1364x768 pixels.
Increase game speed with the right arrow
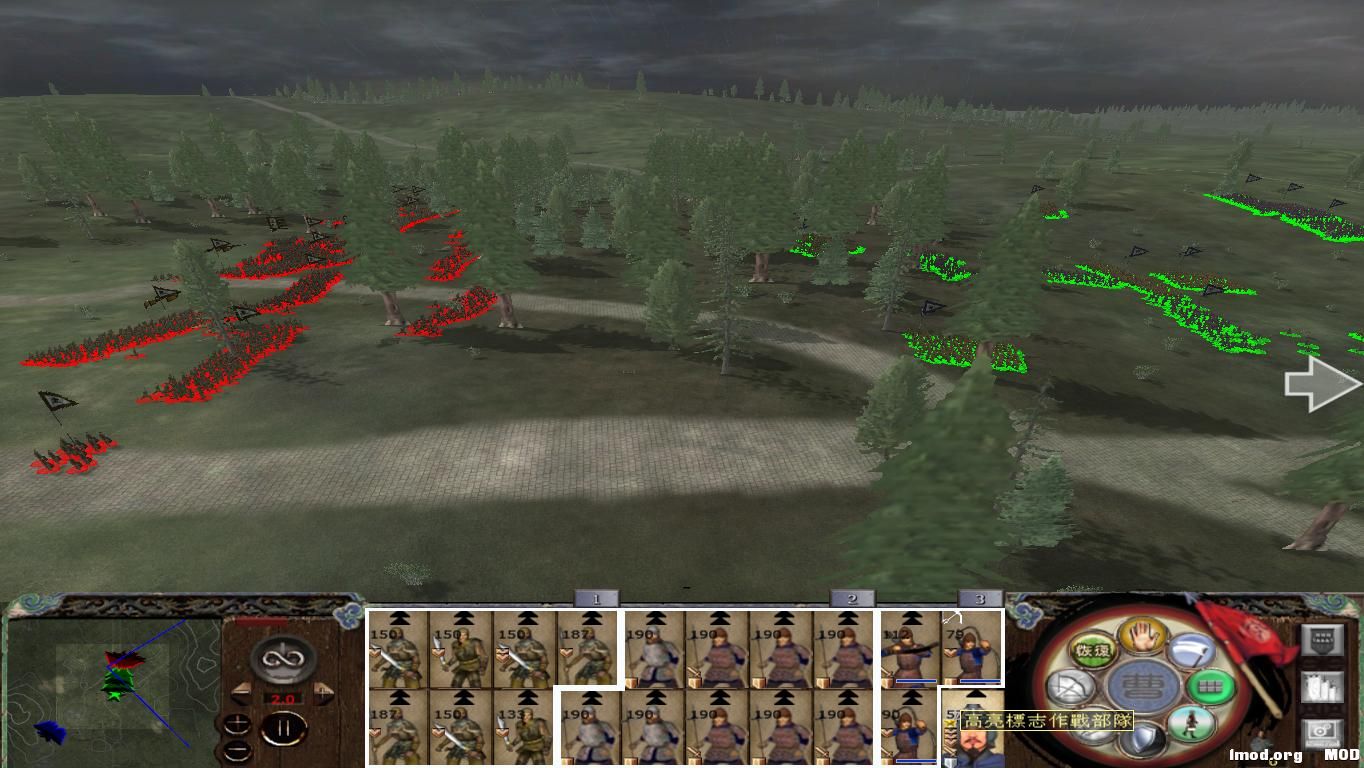click(324, 692)
